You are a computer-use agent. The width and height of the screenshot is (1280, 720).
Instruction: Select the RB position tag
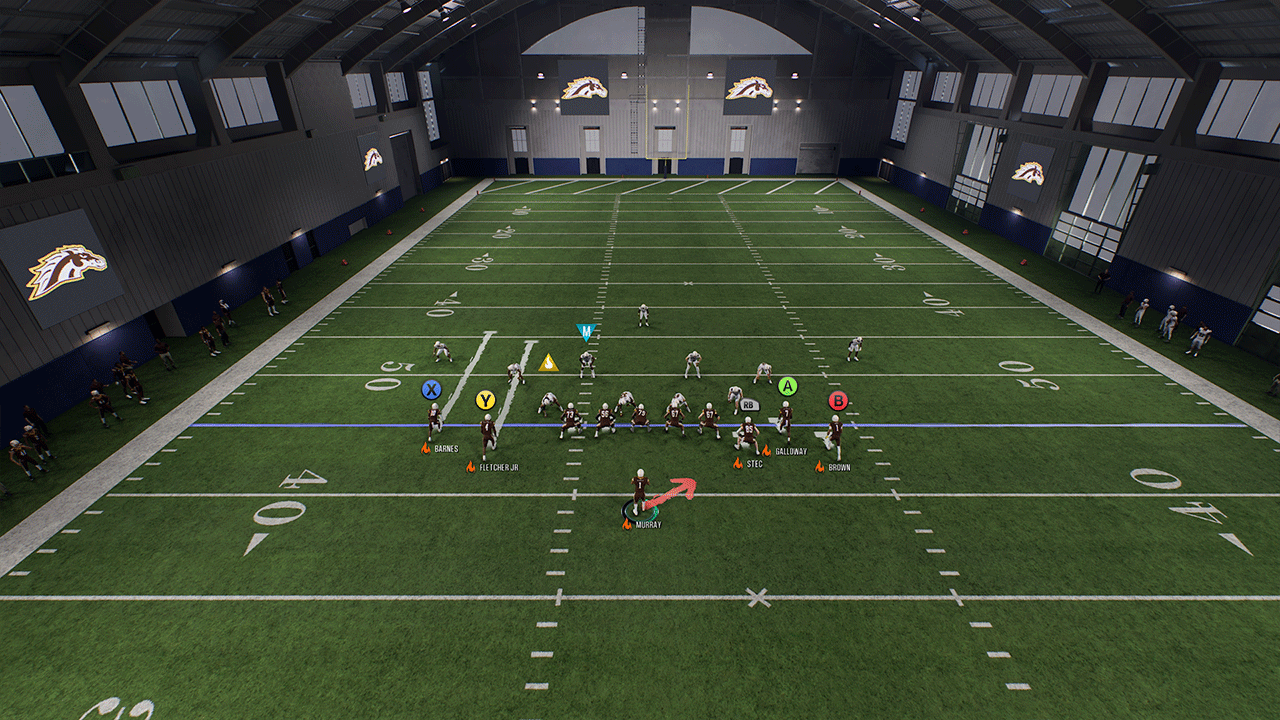(751, 405)
